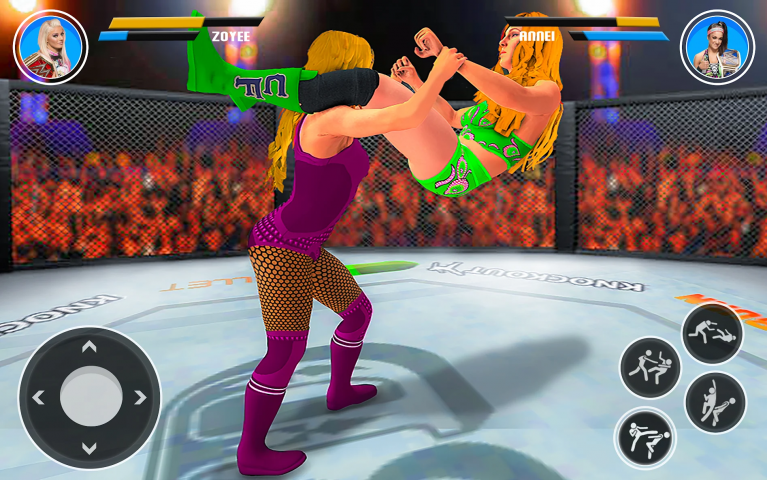Screen dimensions: 767x480
Task: Move right with the joystick arrow
Action: [140, 397]
